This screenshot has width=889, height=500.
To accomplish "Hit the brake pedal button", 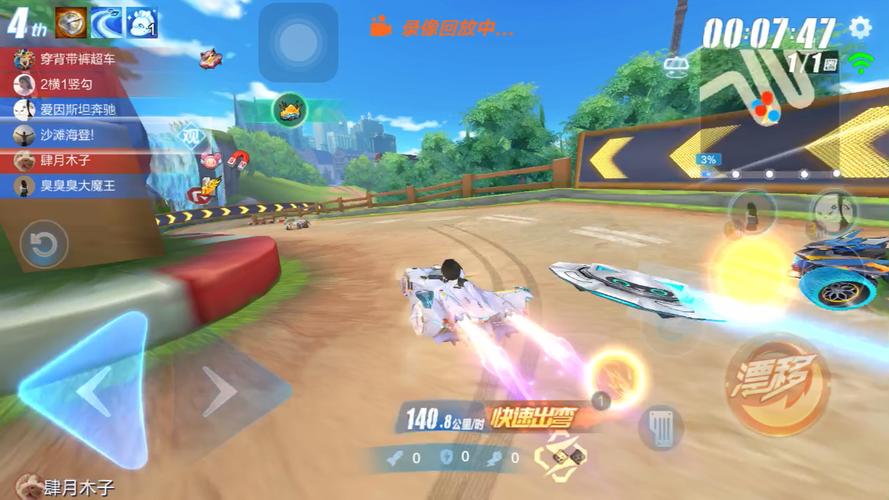I will pos(660,427).
